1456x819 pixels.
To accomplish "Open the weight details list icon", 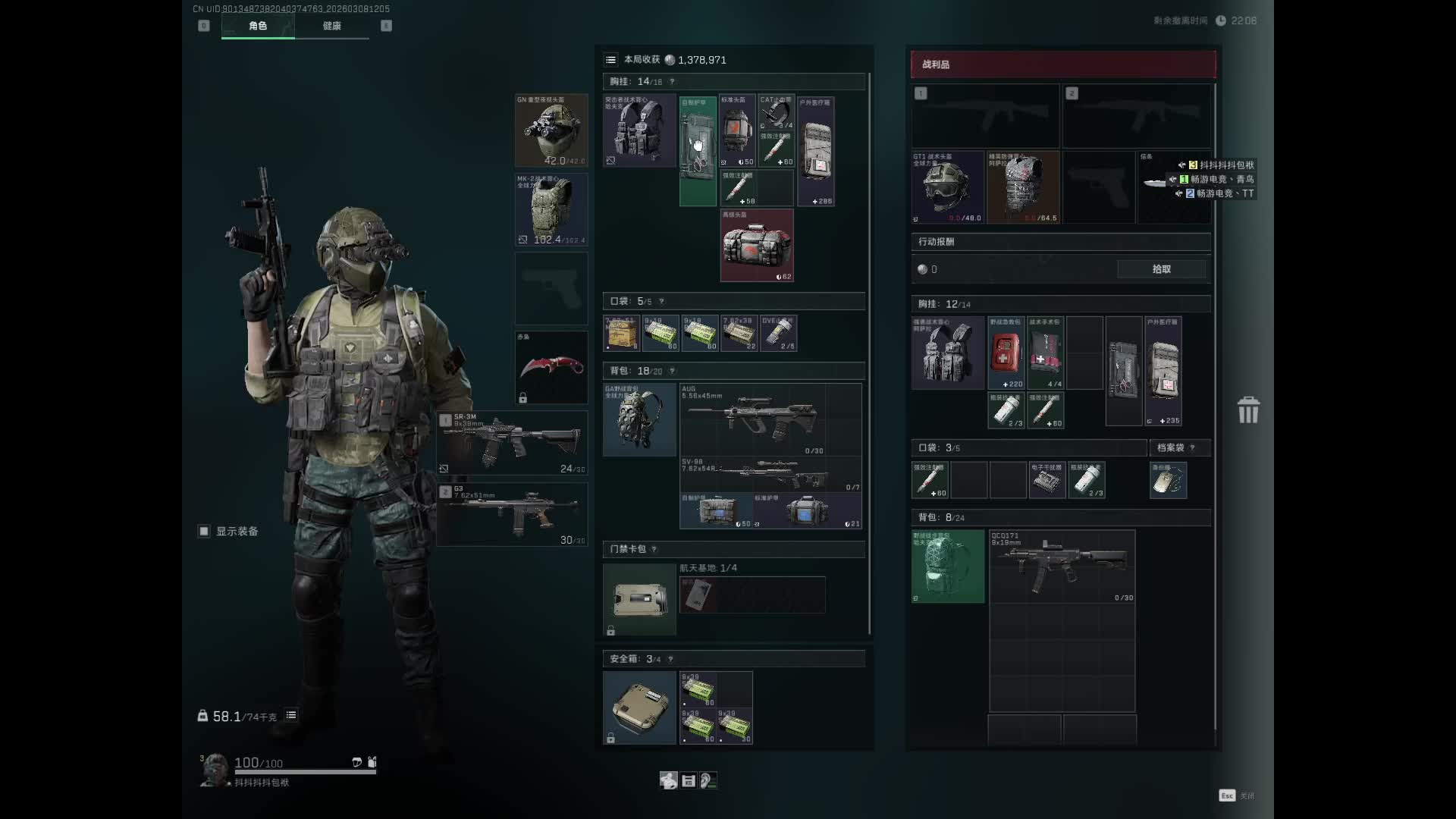I will (x=291, y=715).
